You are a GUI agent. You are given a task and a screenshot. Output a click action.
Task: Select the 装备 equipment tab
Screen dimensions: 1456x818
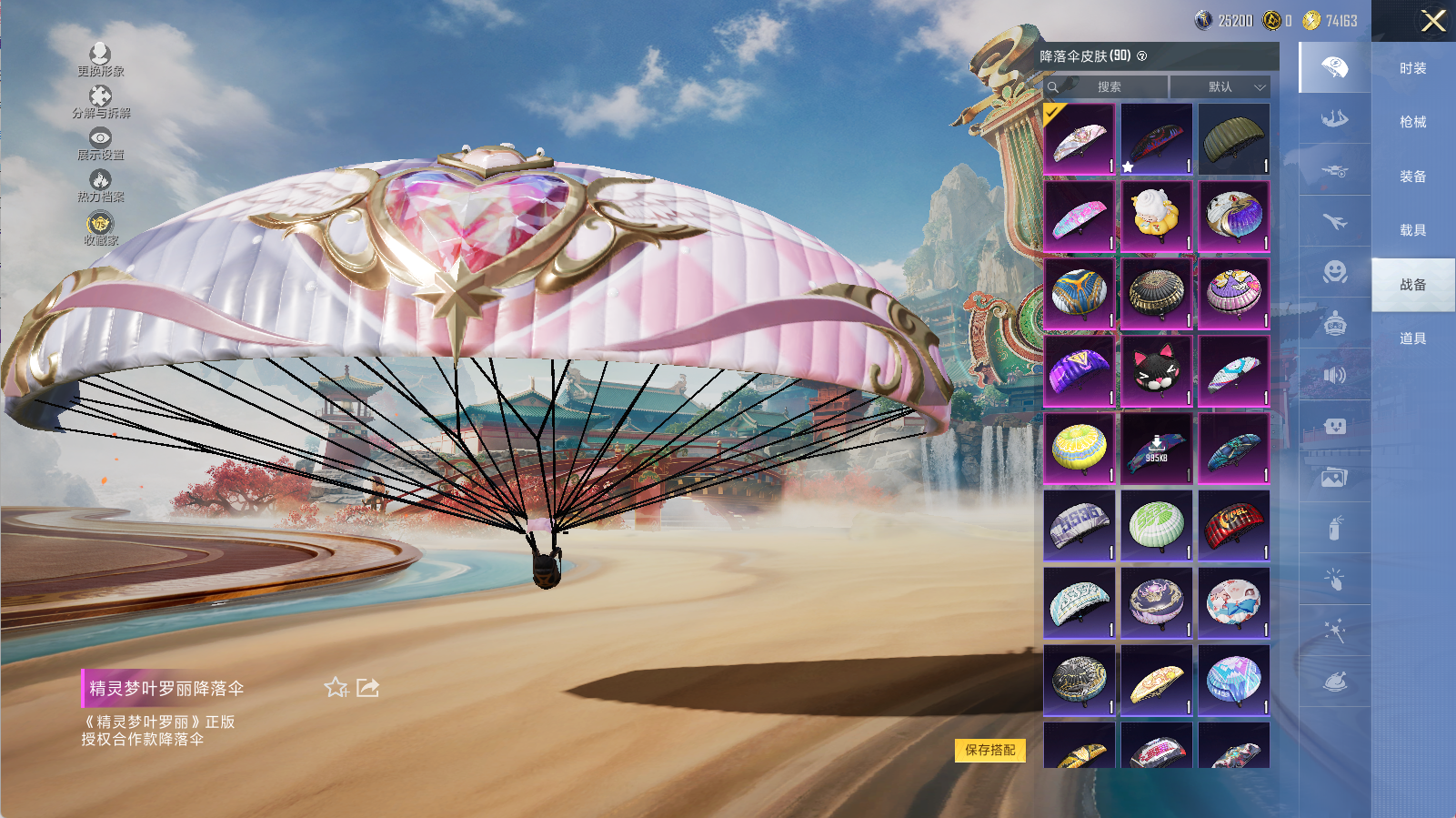[1412, 177]
